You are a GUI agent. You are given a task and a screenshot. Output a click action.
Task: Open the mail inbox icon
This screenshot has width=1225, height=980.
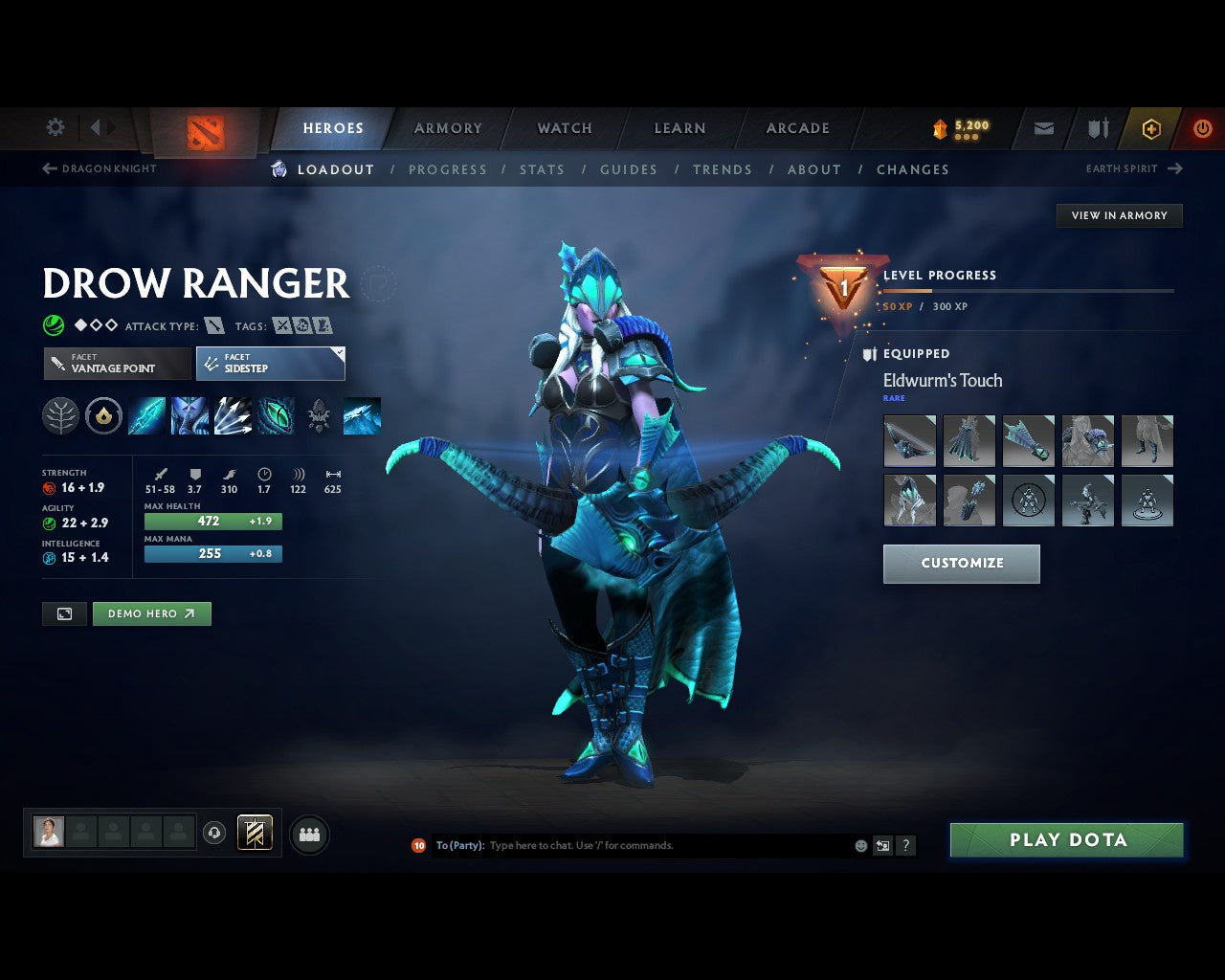point(1042,127)
